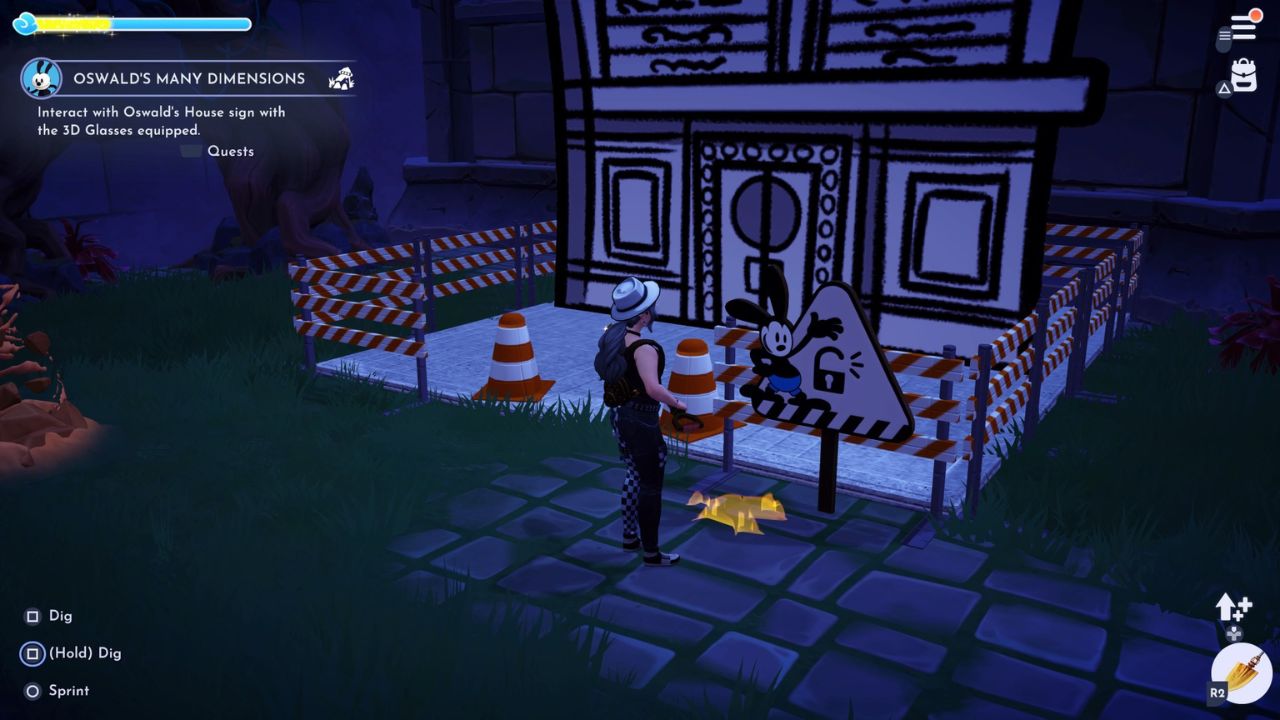This screenshot has width=1280, height=720.
Task: Open the Quests panel
Action: (230, 151)
